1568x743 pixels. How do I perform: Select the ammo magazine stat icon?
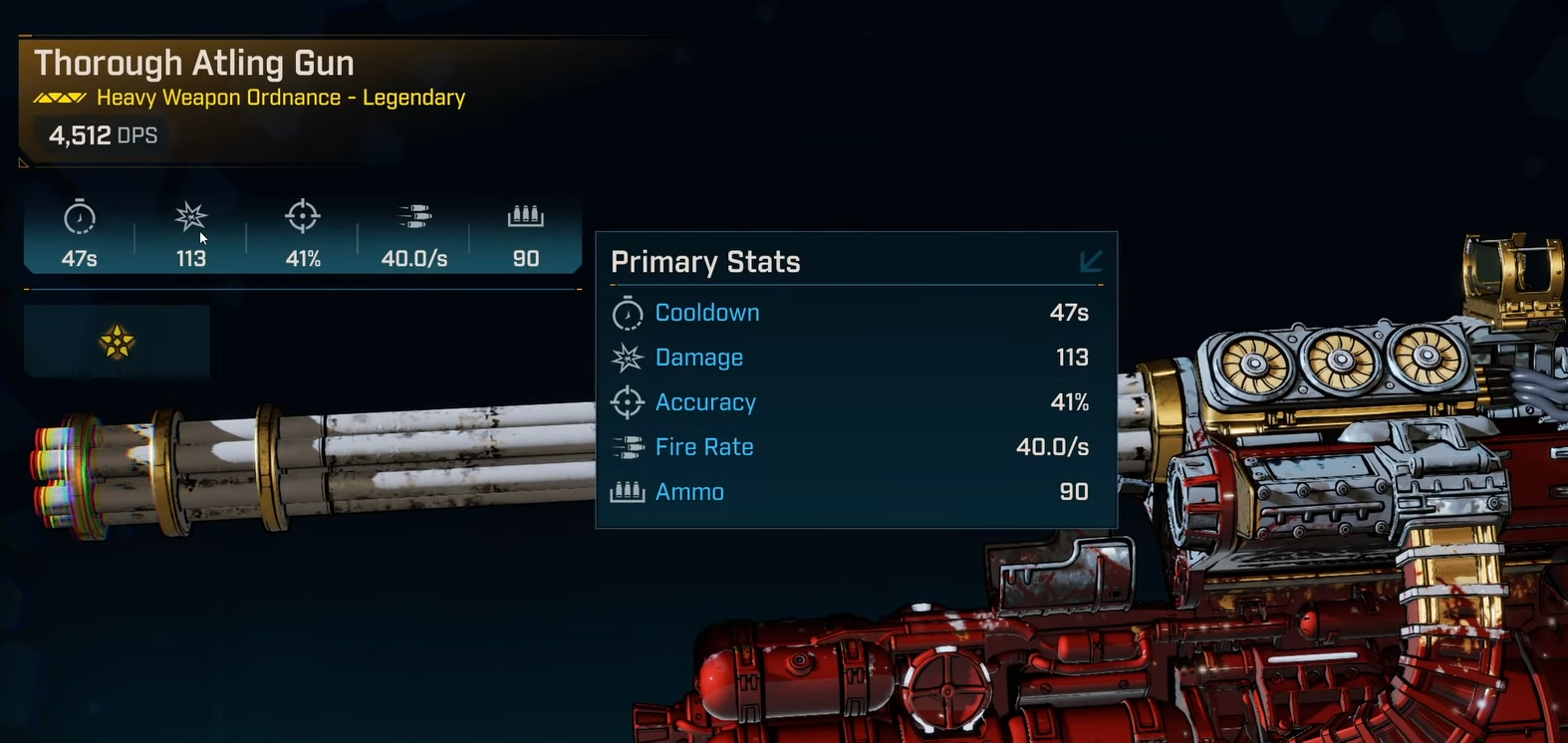click(526, 216)
